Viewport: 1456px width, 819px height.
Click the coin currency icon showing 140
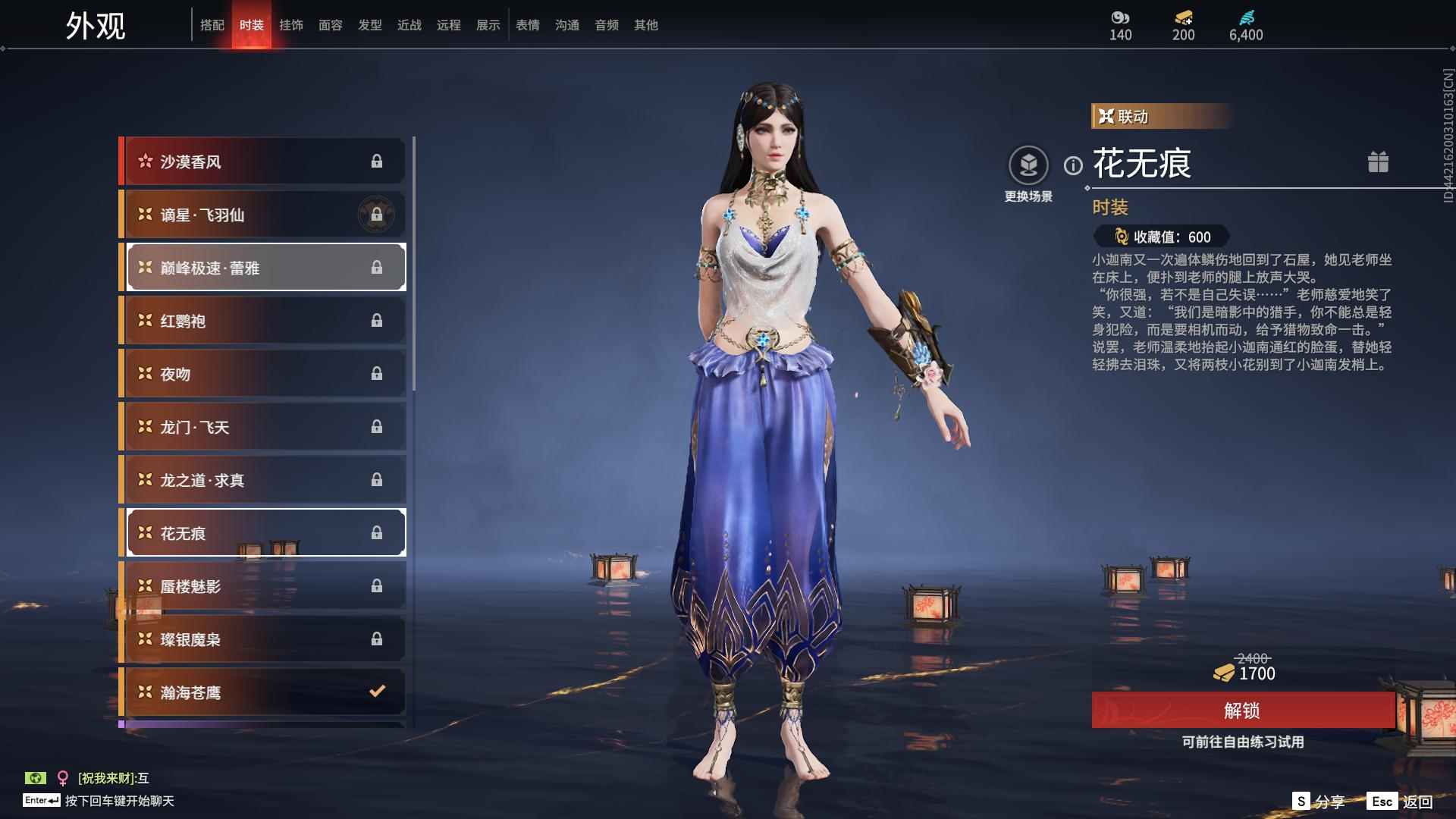(1120, 18)
